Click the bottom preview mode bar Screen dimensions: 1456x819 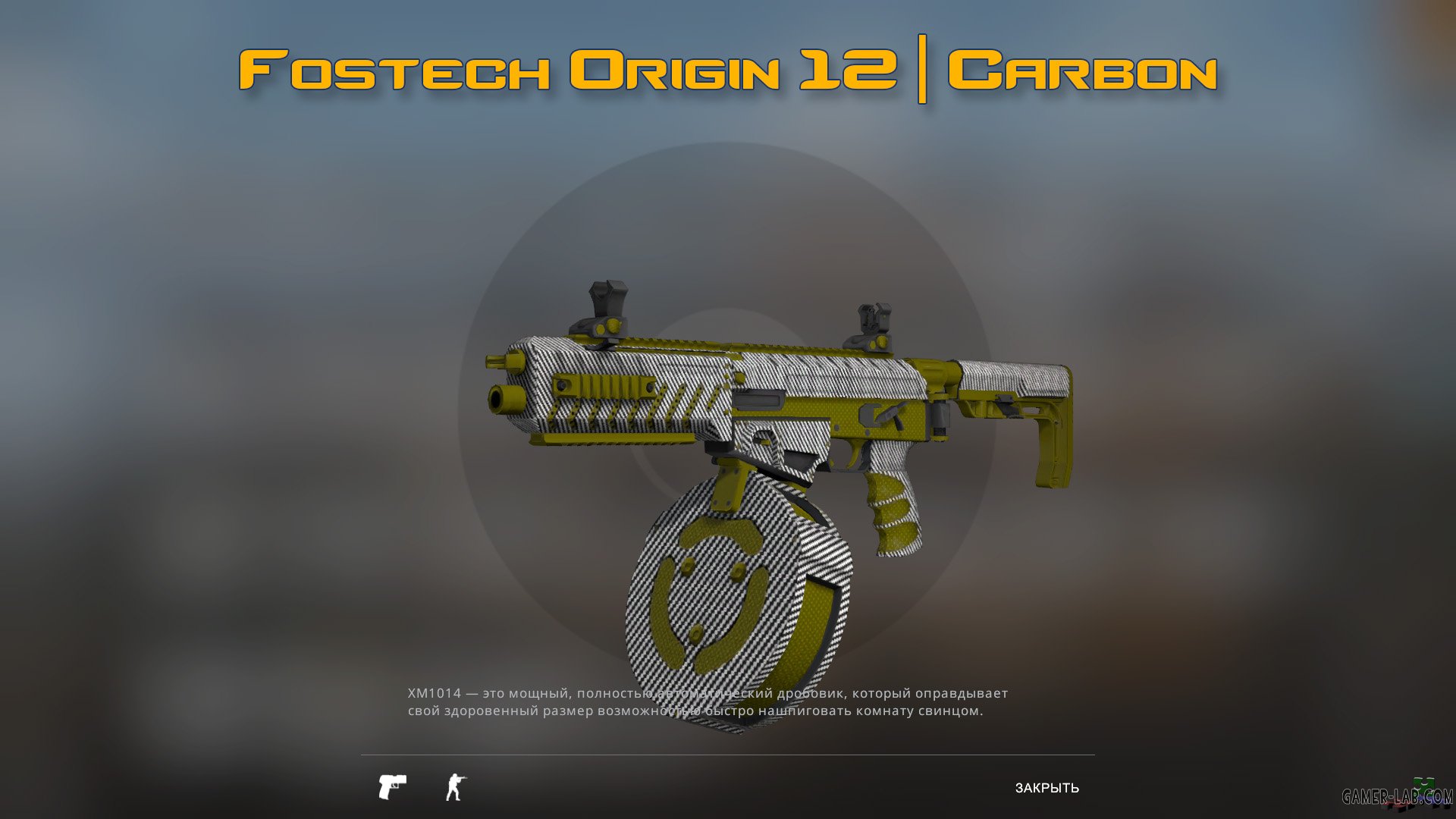tap(728, 786)
